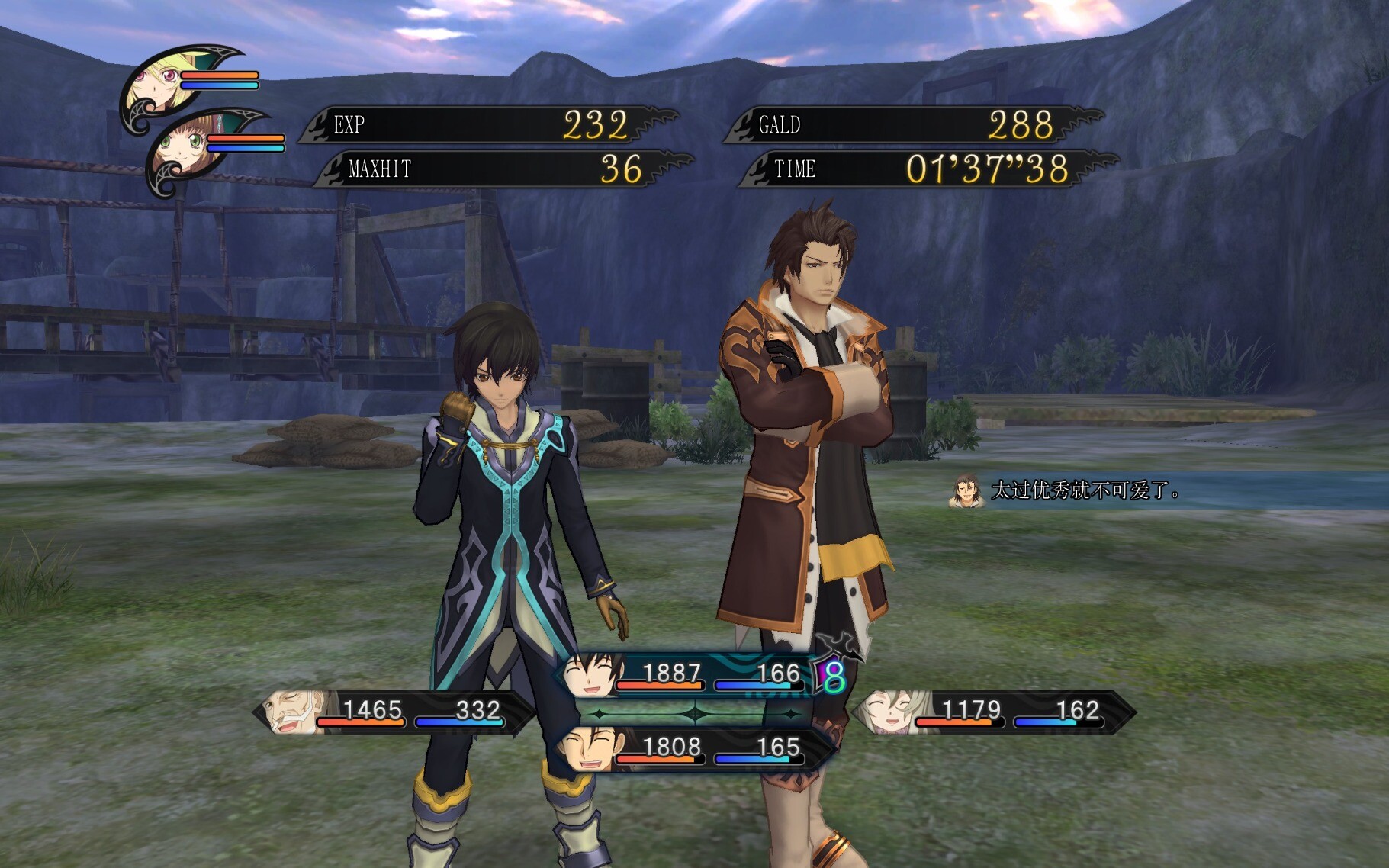This screenshot has width=1389, height=868.
Task: Choose the pale-haired girl's party status panel
Action: 992,712
